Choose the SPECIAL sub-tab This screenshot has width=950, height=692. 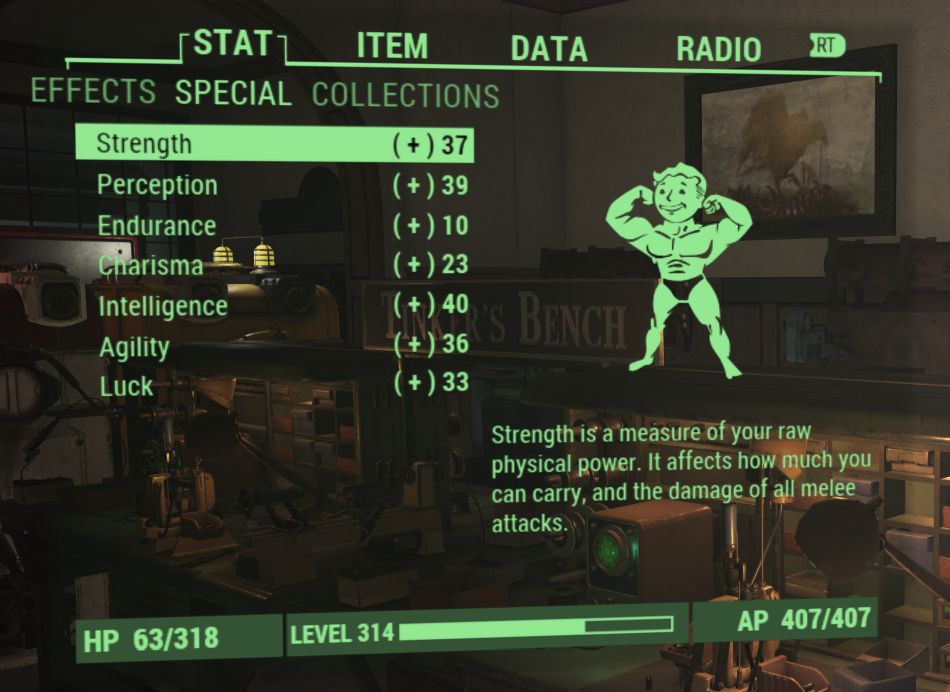click(x=233, y=94)
